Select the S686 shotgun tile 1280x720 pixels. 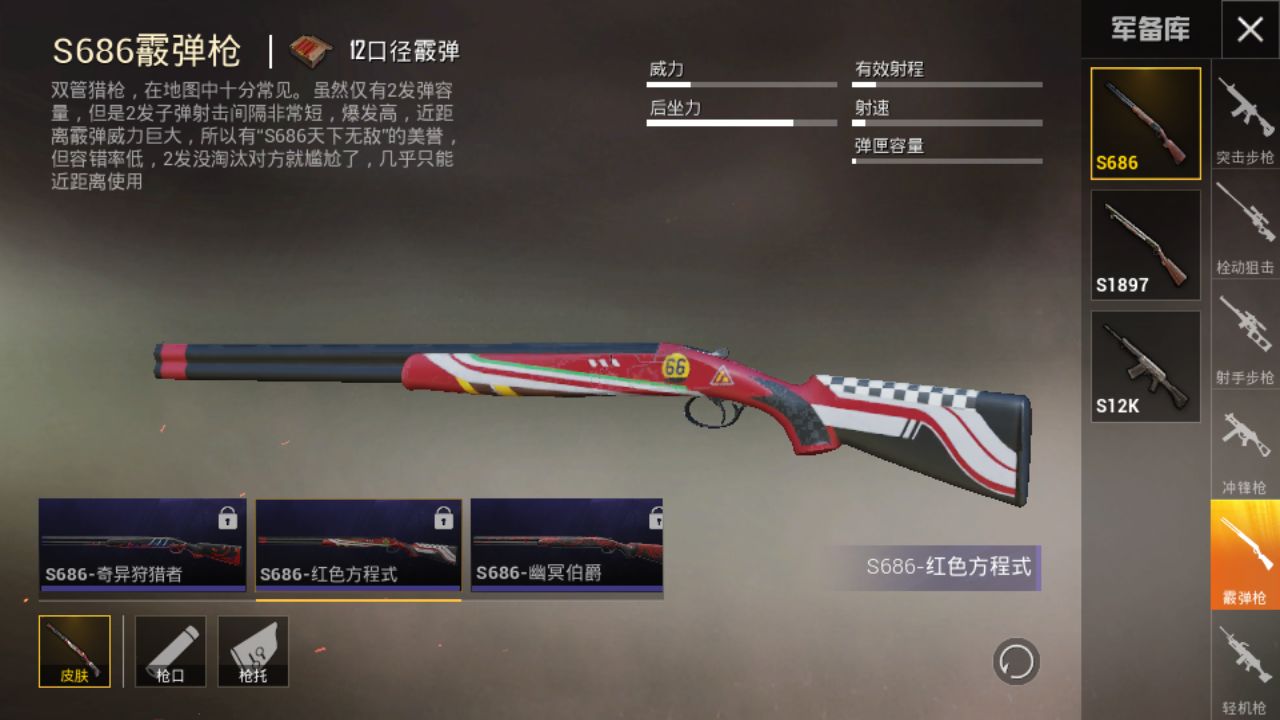point(1145,123)
